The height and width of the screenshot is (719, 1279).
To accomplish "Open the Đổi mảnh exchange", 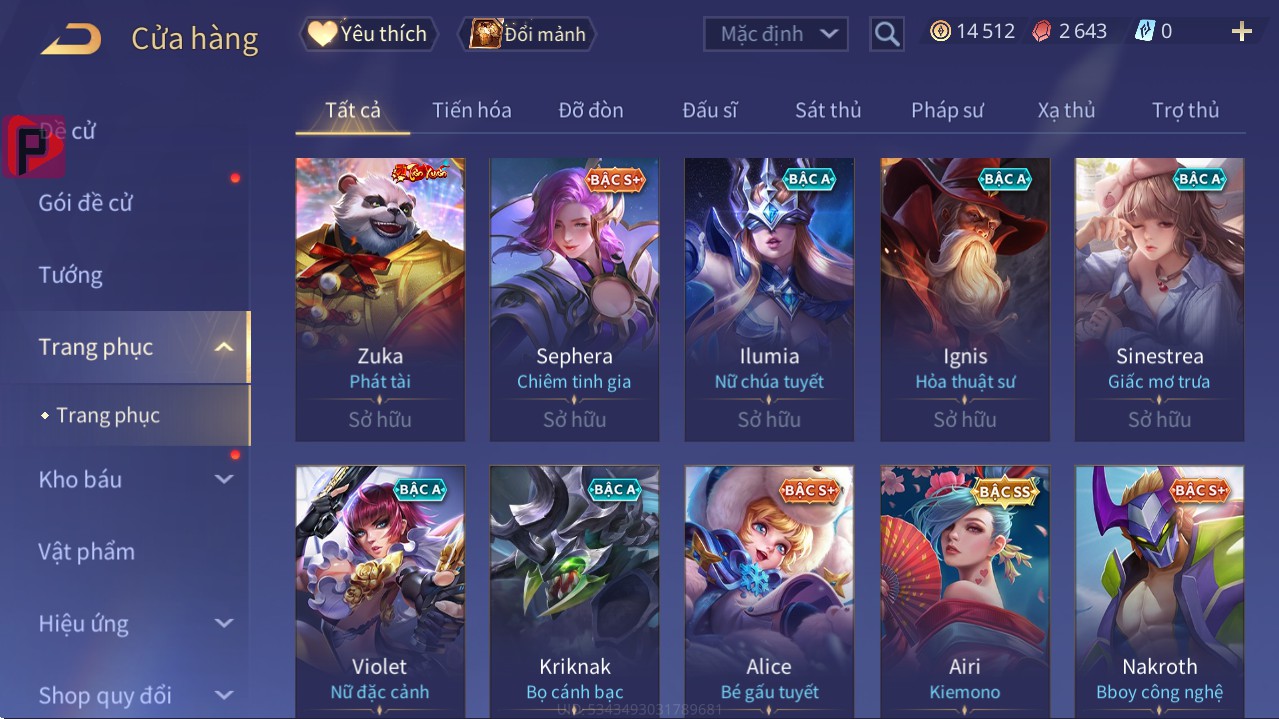I will (527, 34).
